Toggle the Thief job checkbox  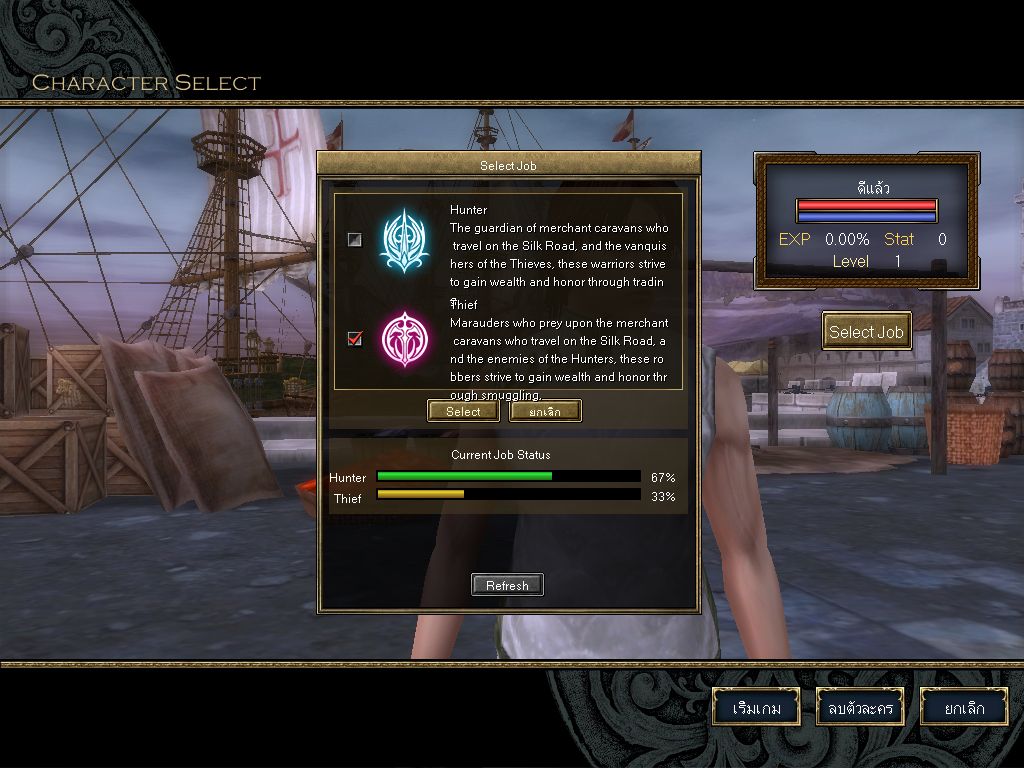(x=354, y=339)
